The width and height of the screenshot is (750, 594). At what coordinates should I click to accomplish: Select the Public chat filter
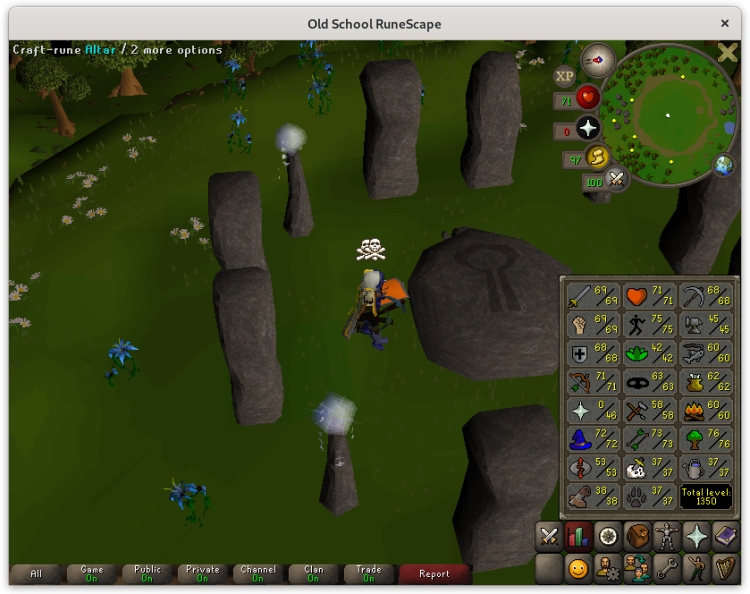147,574
